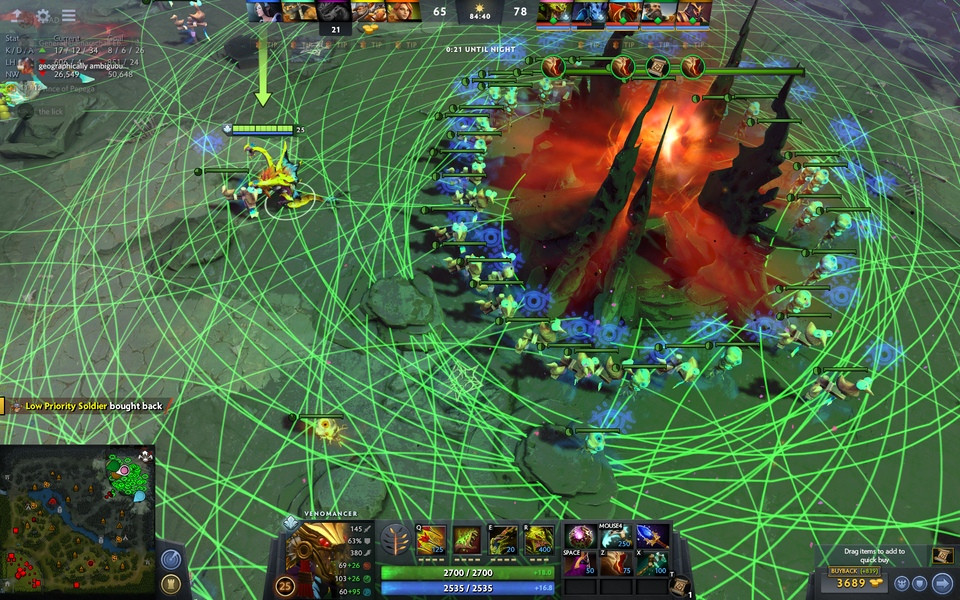This screenshot has width=960, height=600.
Task: Use the pink orb item in inventory
Action: 581,537
